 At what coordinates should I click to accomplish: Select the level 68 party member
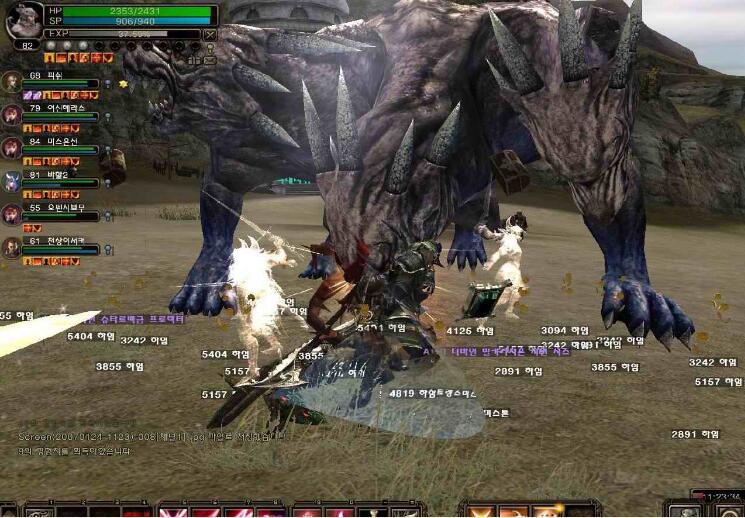(12, 82)
